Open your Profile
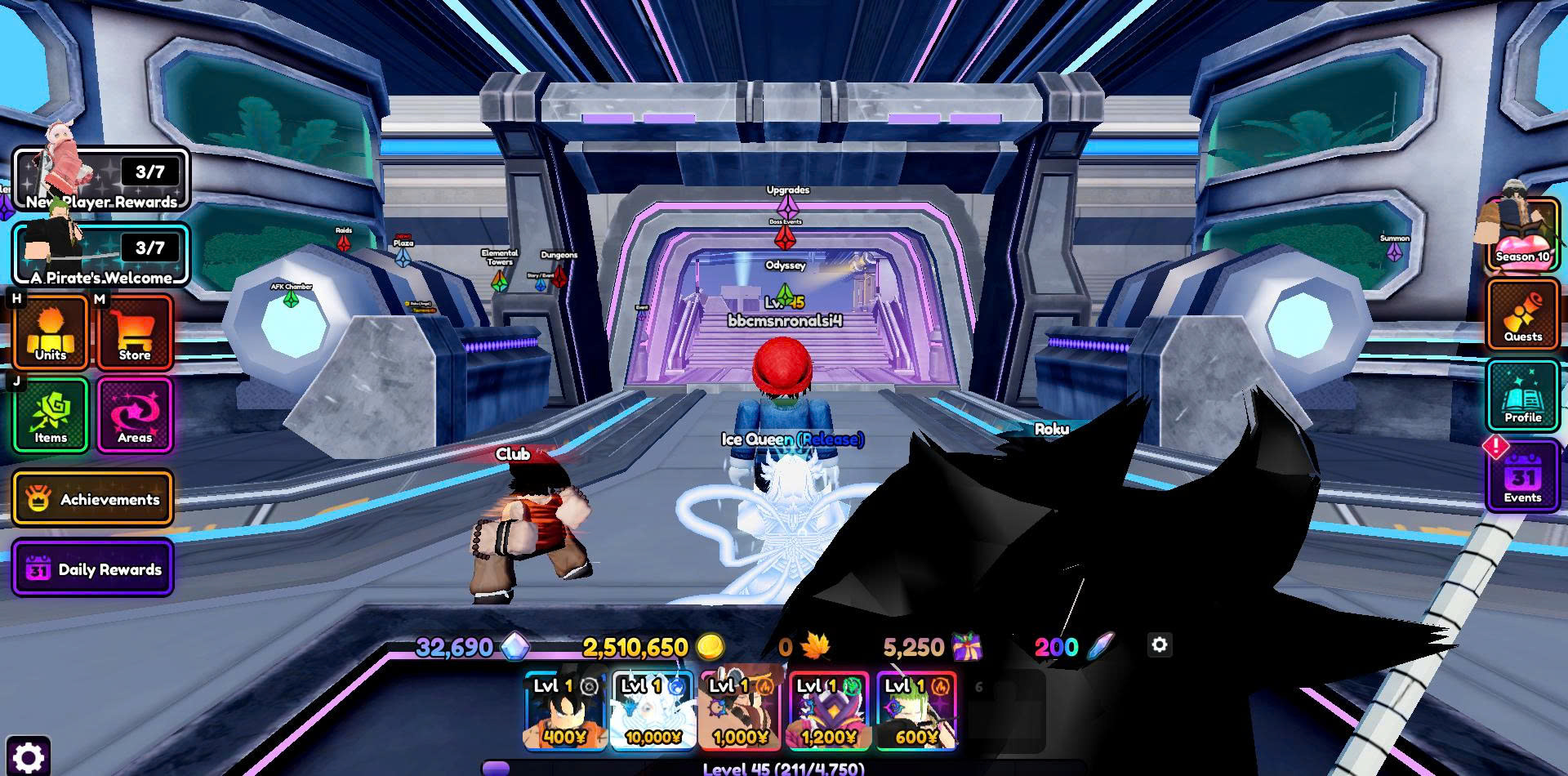Screen dimensions: 1568x776 click(x=1523, y=396)
